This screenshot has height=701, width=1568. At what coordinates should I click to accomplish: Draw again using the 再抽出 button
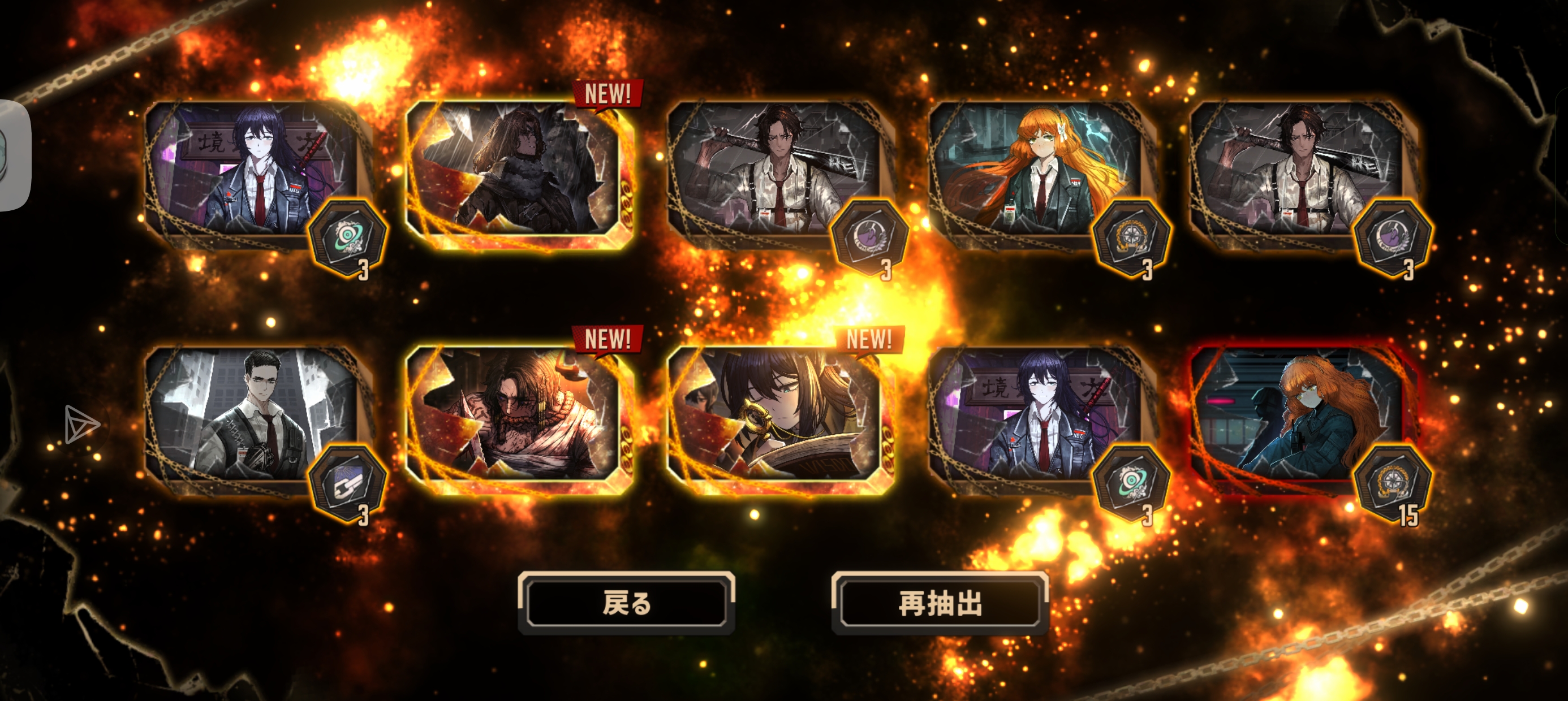coord(940,603)
